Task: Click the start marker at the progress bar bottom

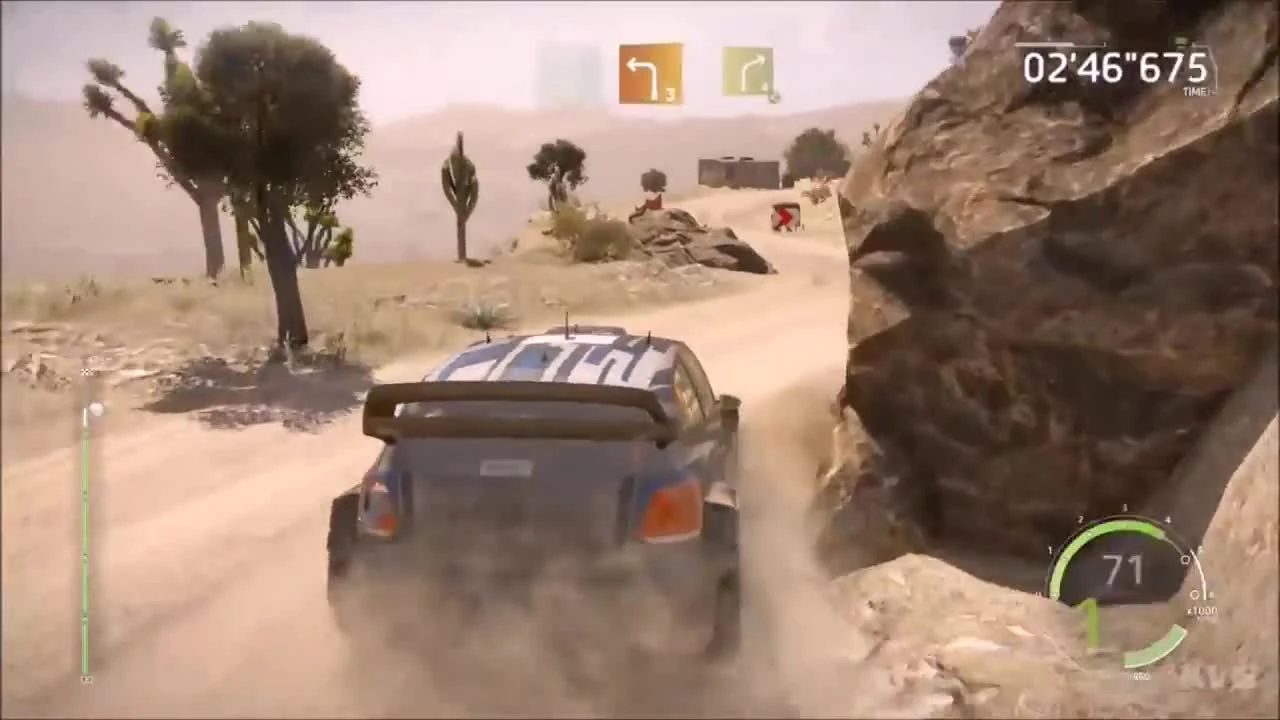Action: 86,680
